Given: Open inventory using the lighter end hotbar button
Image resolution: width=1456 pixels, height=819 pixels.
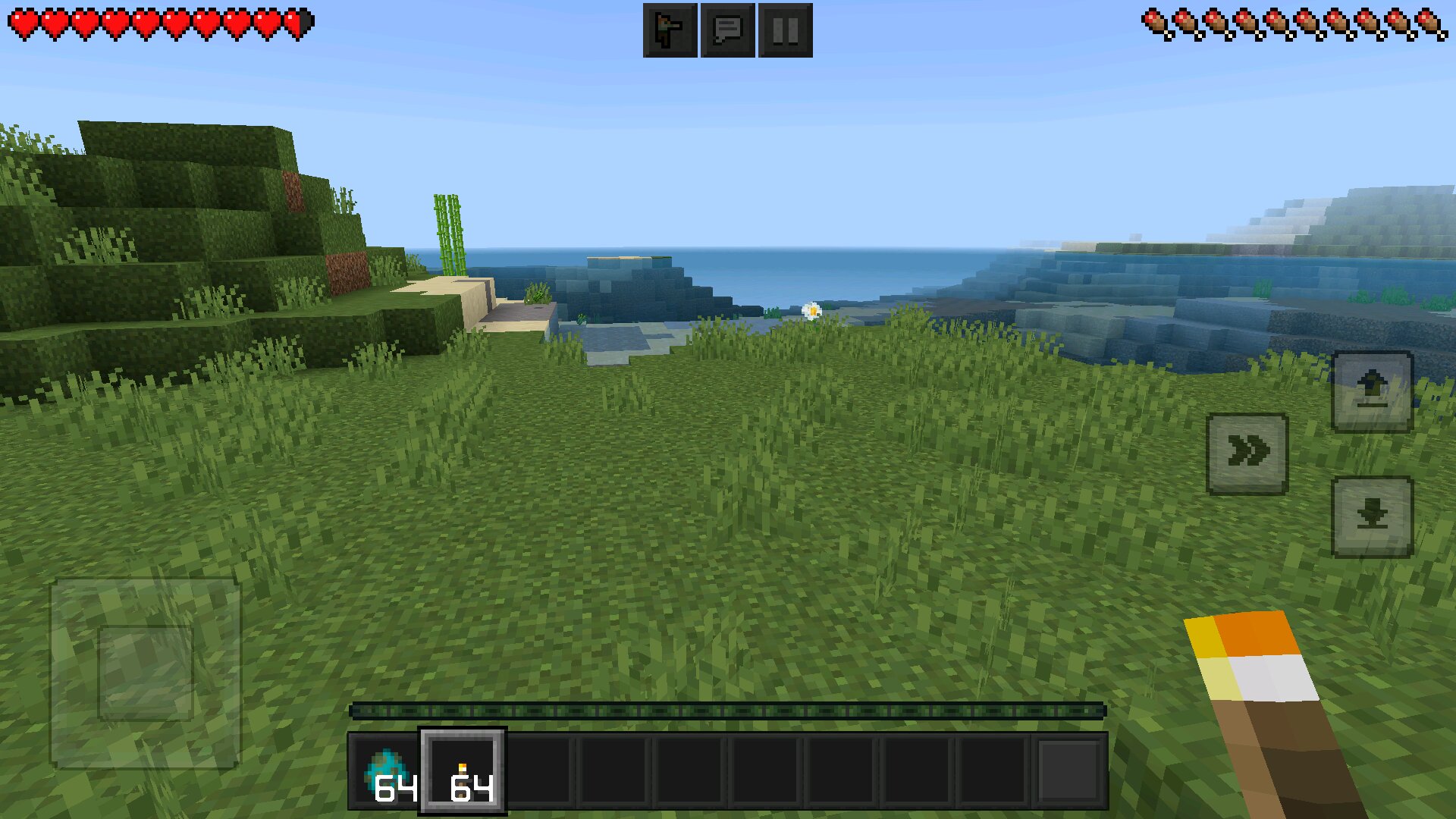Looking at the screenshot, I should click(x=1069, y=771).
